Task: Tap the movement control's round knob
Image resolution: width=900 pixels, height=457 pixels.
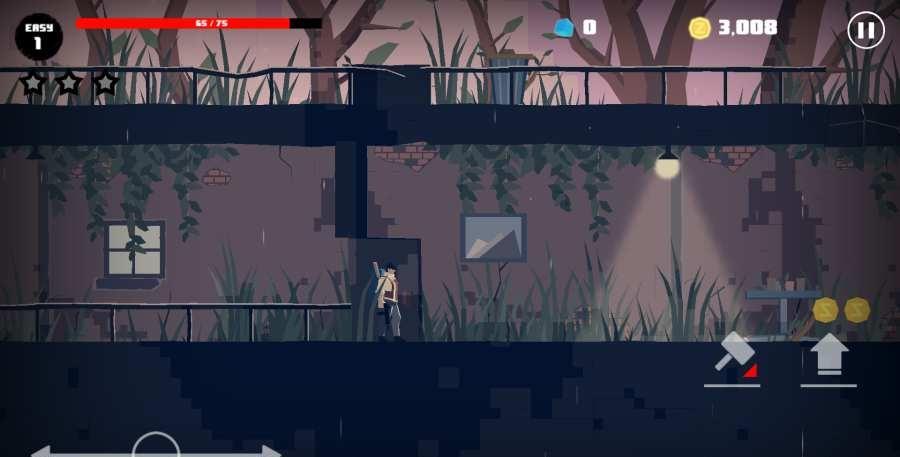Action: pyautogui.click(x=156, y=447)
